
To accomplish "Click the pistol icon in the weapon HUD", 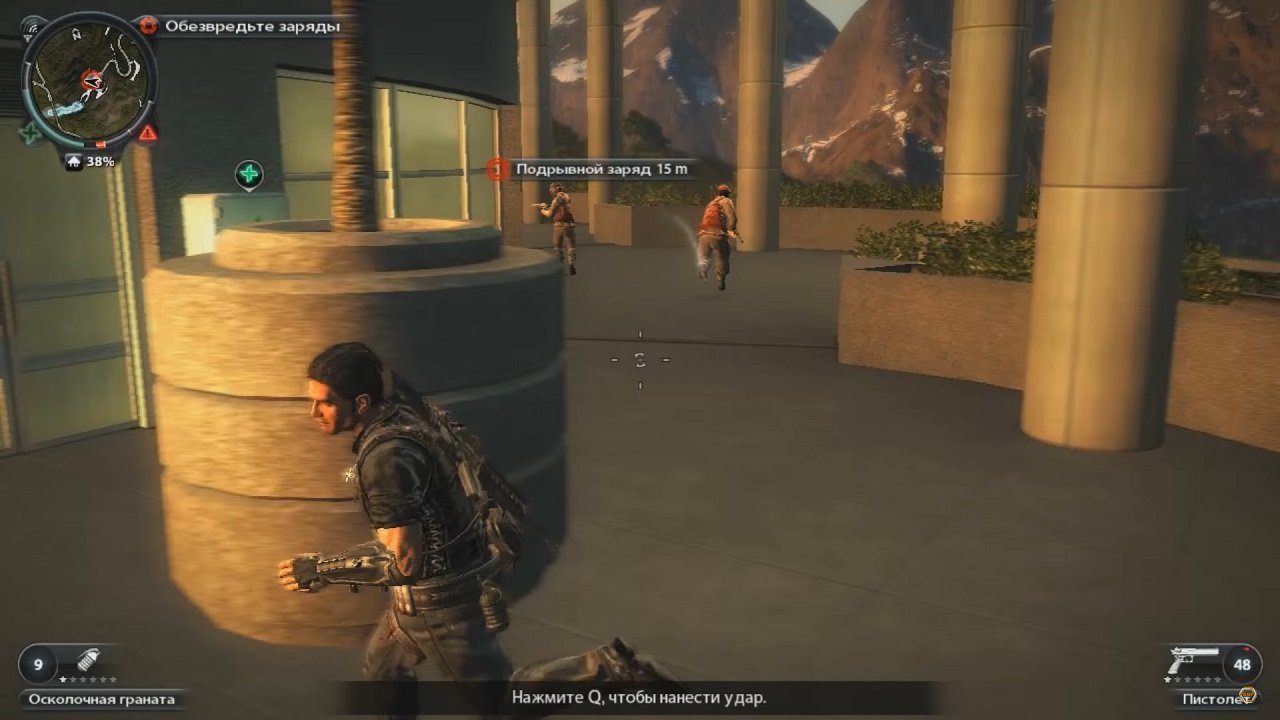I will pos(1194,659).
